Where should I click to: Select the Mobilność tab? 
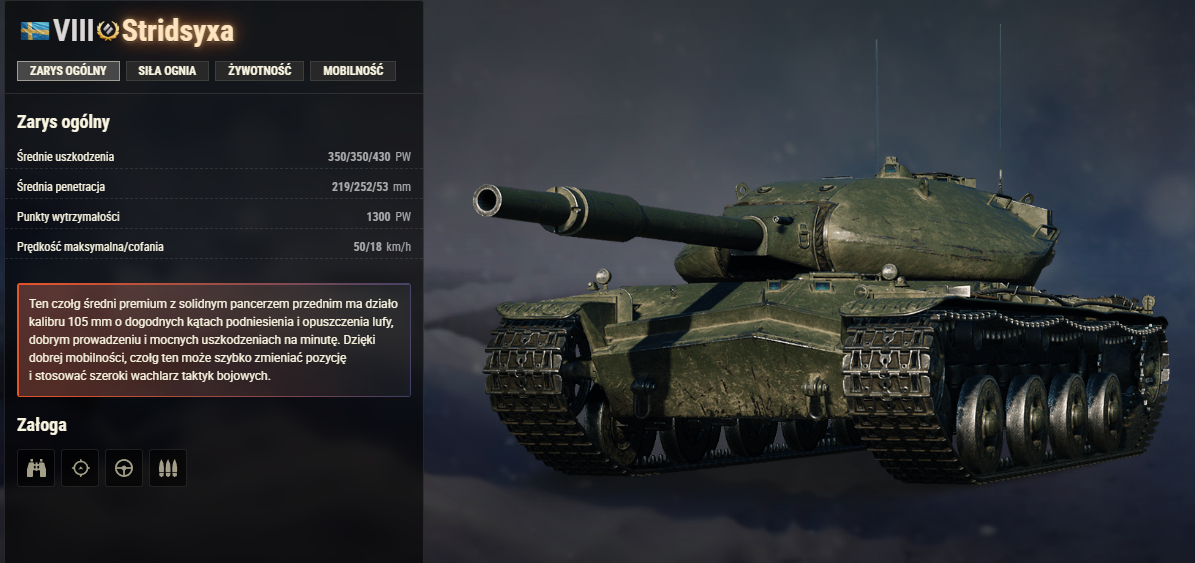click(352, 71)
